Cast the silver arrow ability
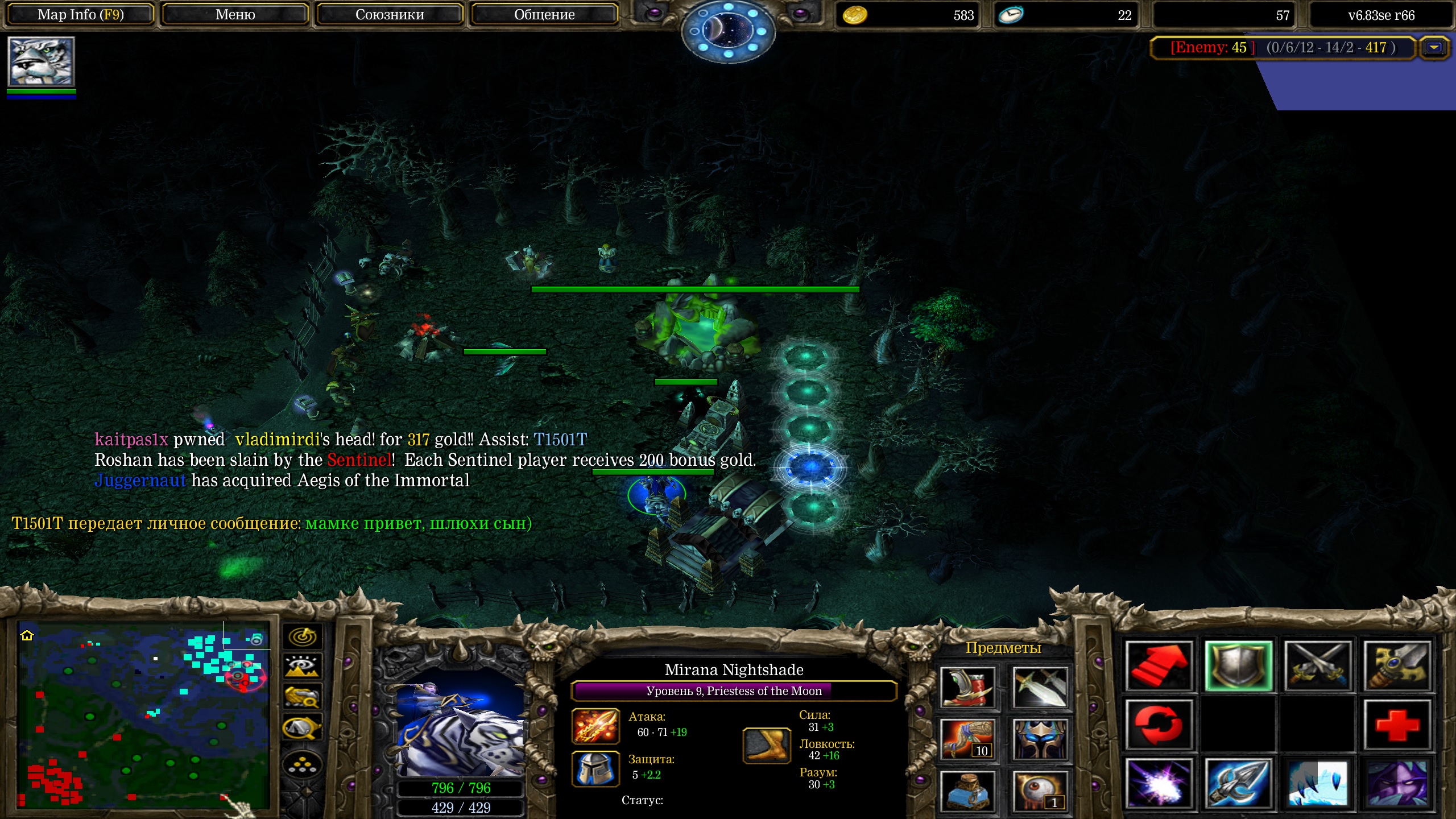Screen dimensions: 1456x819 [x=1238, y=784]
